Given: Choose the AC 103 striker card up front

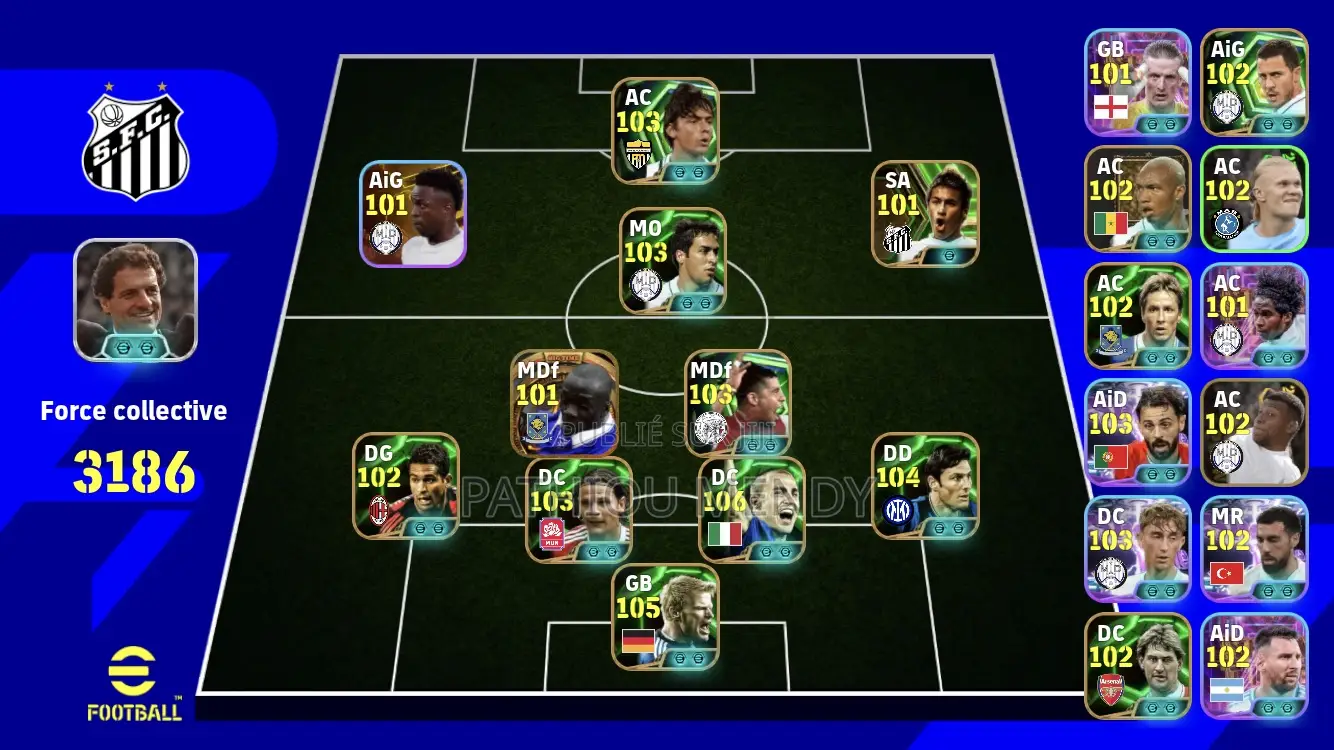Looking at the screenshot, I should click(x=665, y=131).
